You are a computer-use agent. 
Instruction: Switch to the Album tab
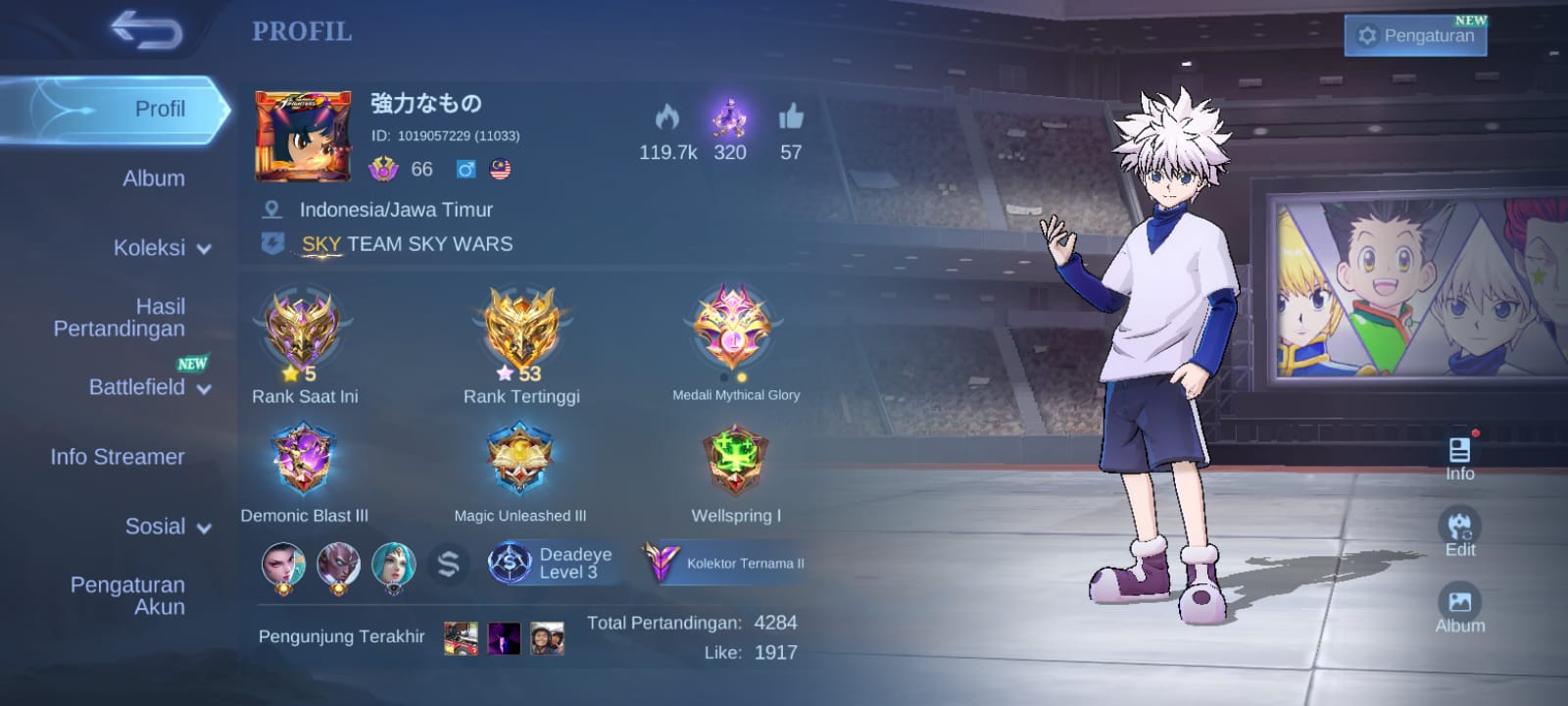(x=153, y=178)
